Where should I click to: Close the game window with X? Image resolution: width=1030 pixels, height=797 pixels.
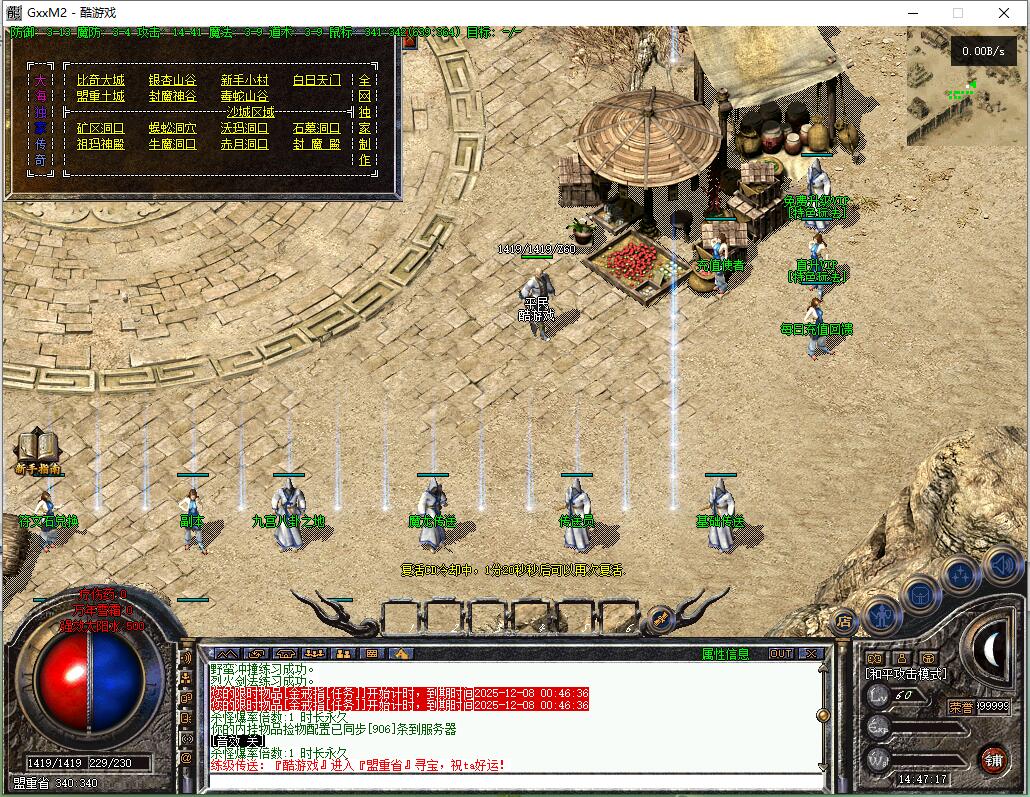point(1004,13)
